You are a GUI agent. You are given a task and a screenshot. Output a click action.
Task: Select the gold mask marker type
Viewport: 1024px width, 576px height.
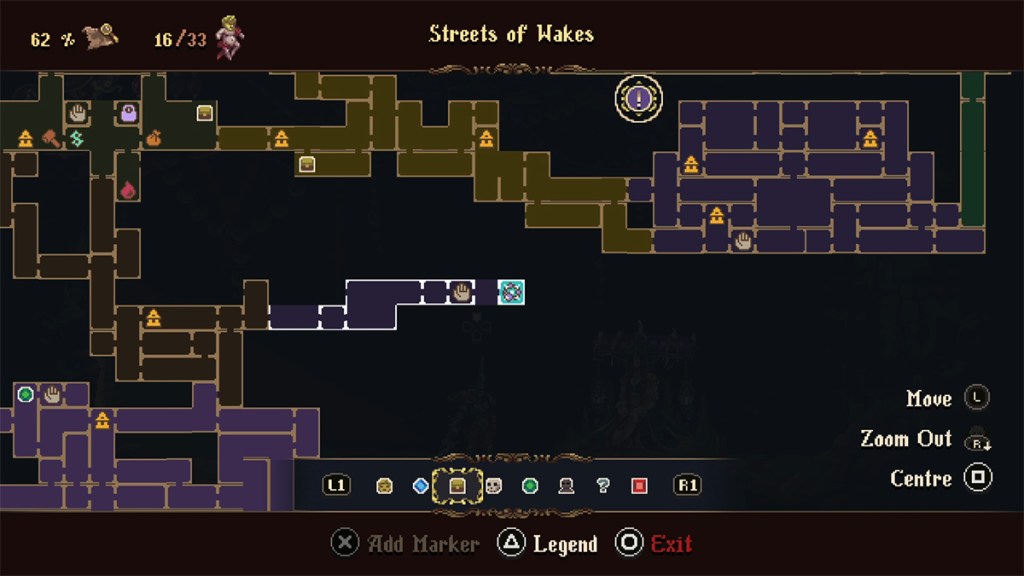click(384, 486)
